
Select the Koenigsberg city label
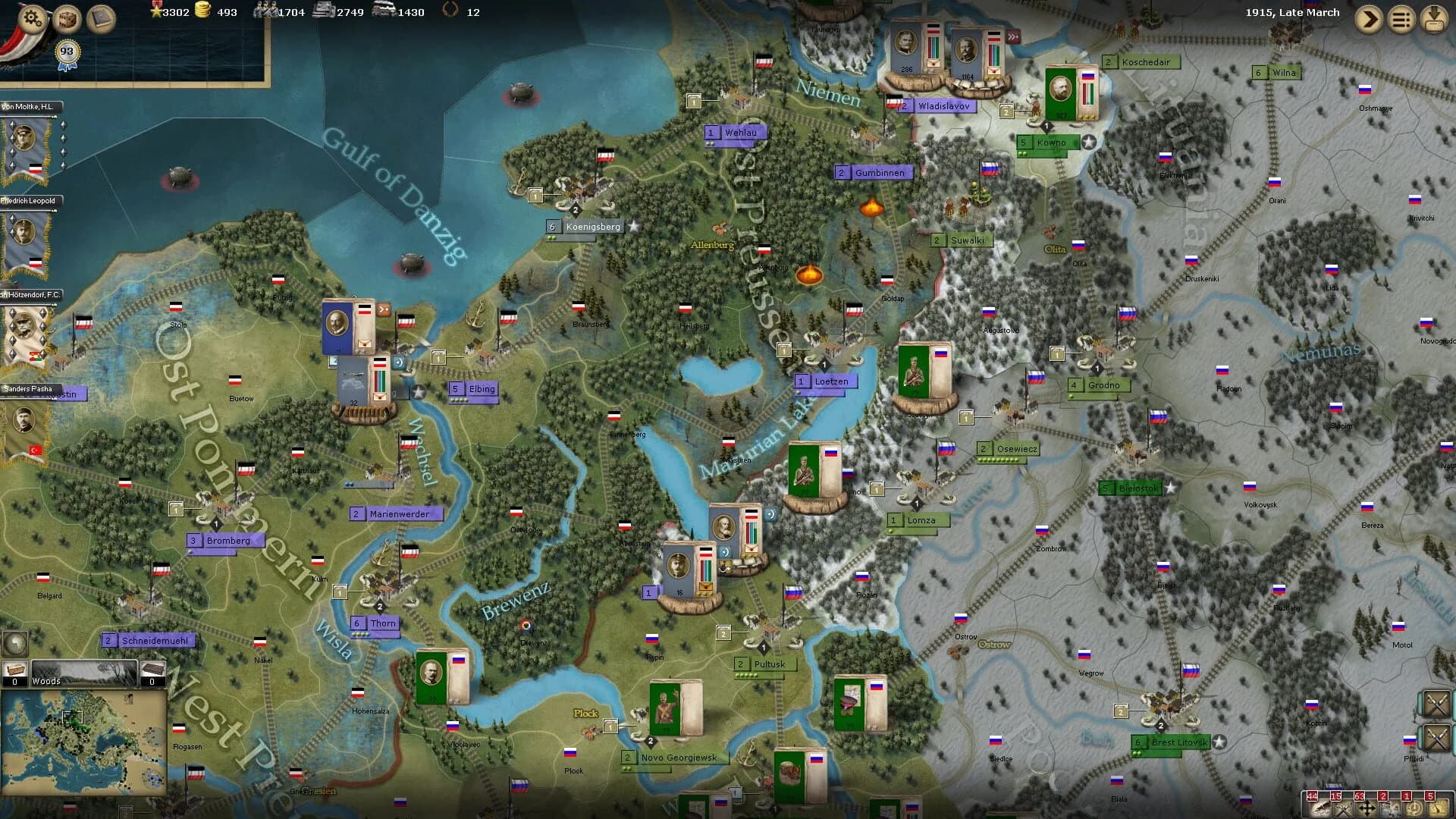click(x=593, y=225)
